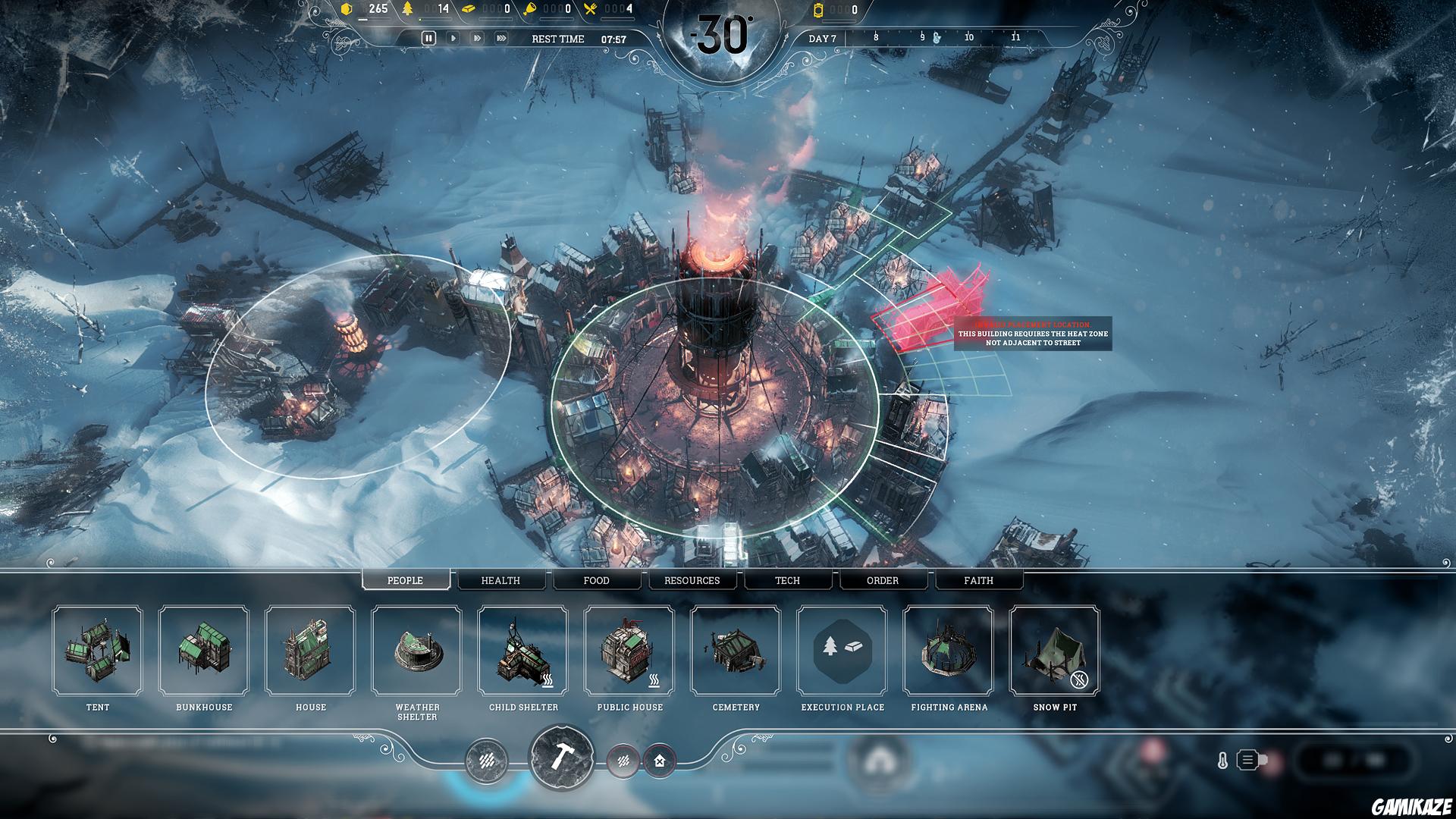The image size is (1456, 819).
Task: Resume game with the play button
Action: click(453, 37)
